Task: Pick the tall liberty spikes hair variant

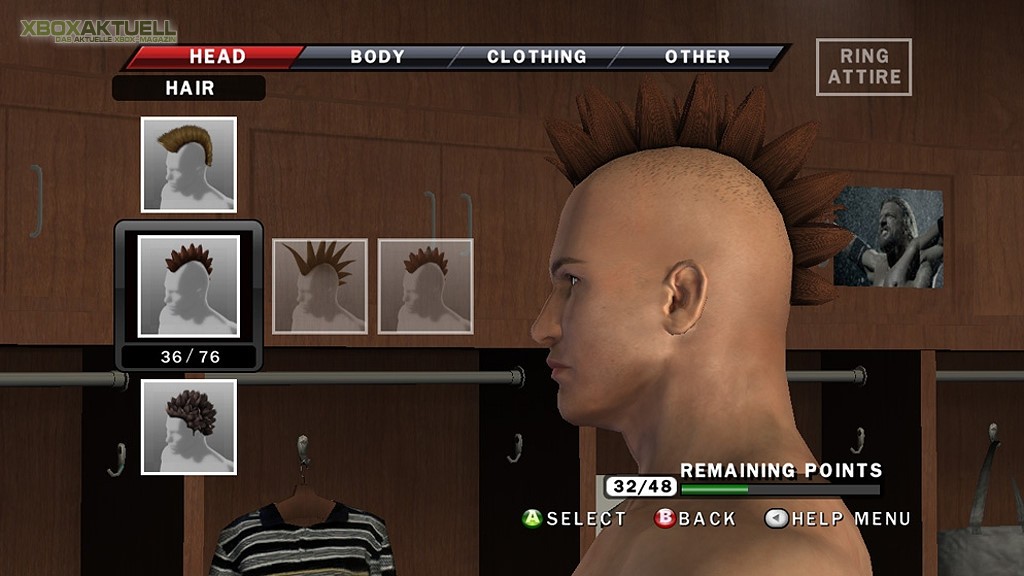Action: 320,286
